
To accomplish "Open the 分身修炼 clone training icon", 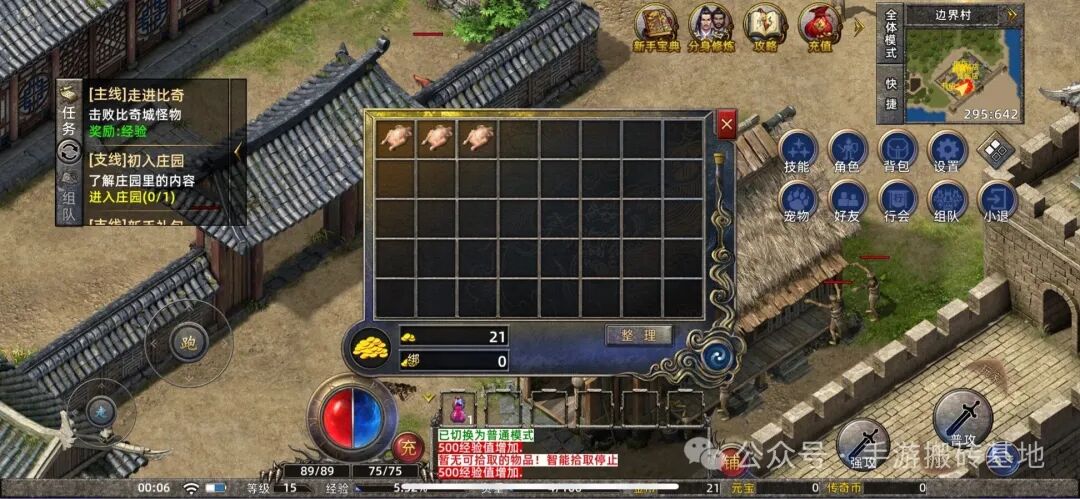I will (x=712, y=26).
